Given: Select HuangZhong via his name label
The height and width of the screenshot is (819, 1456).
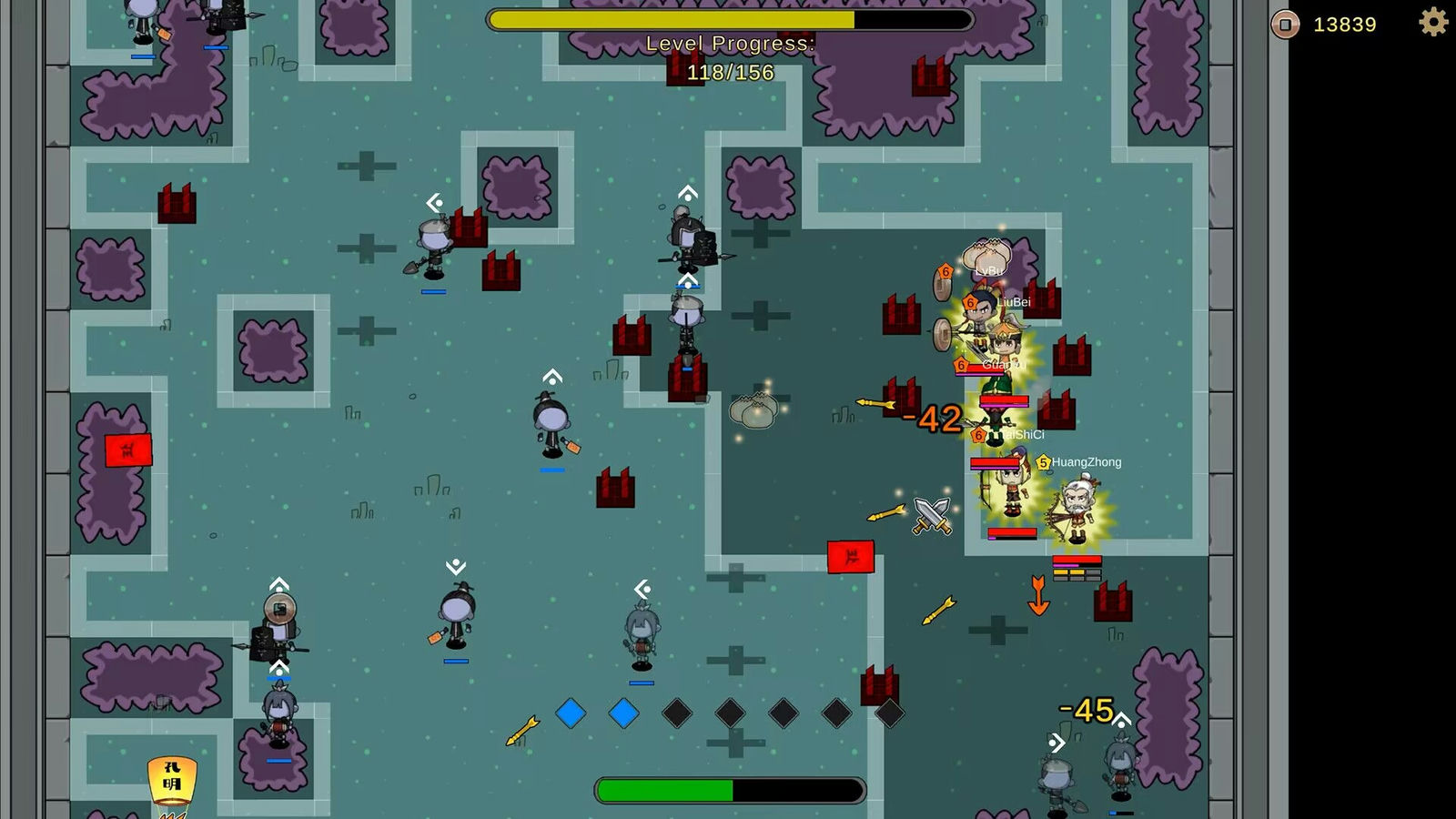Looking at the screenshot, I should point(1087,462).
